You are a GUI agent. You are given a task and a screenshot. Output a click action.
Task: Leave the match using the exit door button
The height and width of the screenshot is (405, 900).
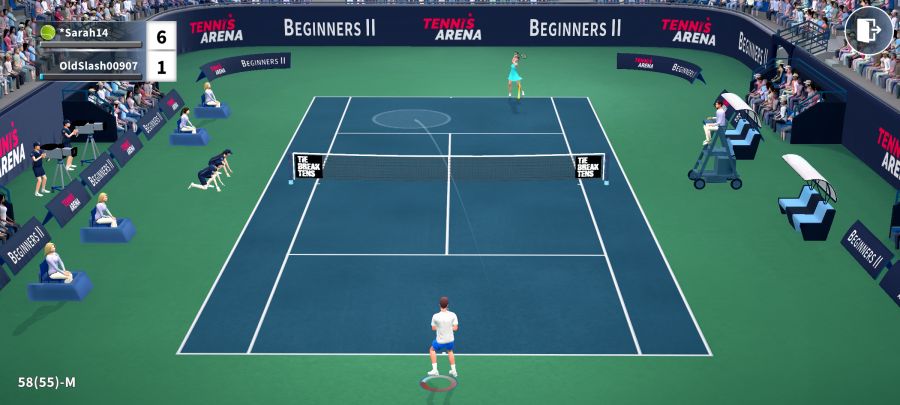tap(868, 30)
